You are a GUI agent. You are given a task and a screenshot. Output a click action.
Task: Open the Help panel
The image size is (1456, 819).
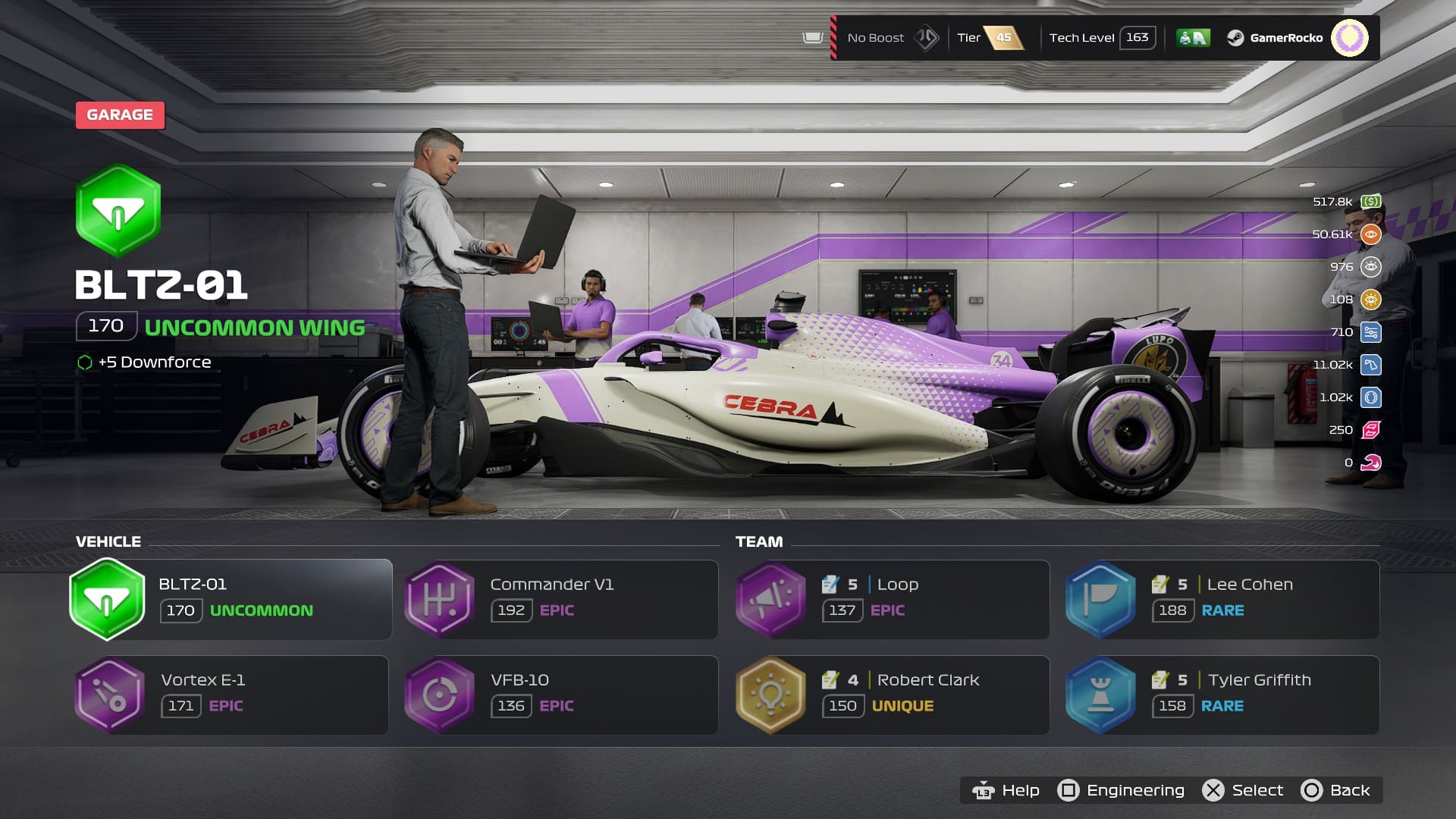click(1006, 790)
